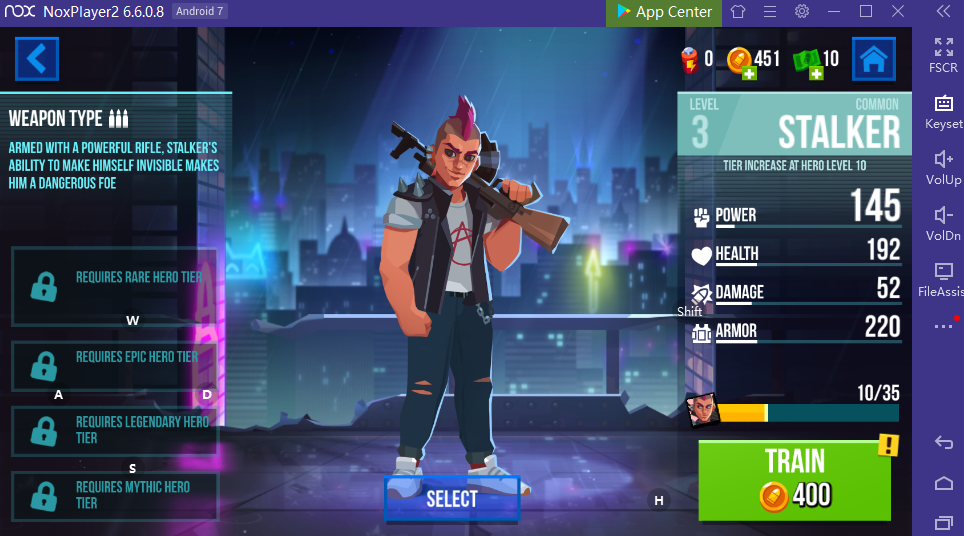This screenshot has width=964, height=536.
Task: Select Stalker as the active hero
Action: tap(452, 499)
